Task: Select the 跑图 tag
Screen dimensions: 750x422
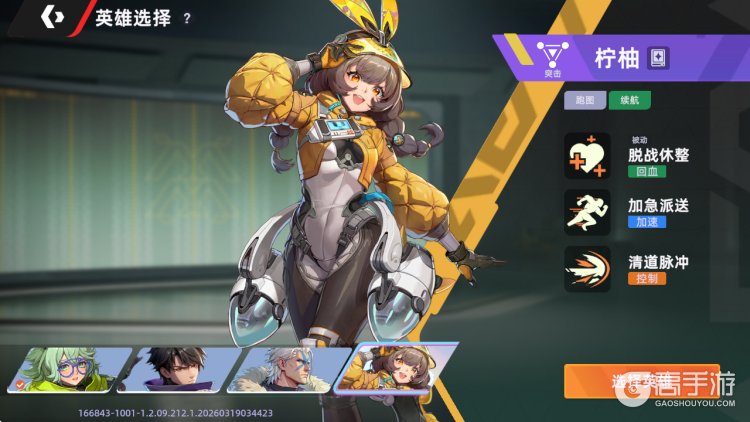Action: (x=584, y=100)
